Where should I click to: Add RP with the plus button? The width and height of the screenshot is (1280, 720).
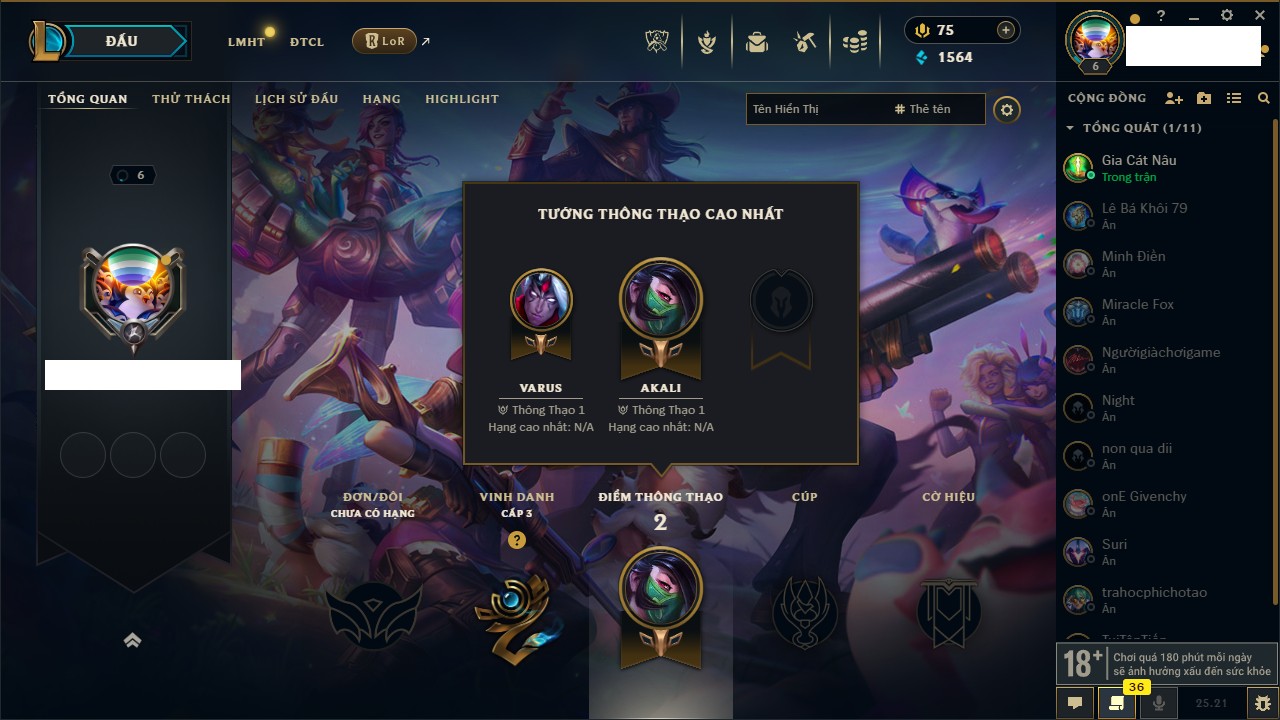(x=1005, y=30)
